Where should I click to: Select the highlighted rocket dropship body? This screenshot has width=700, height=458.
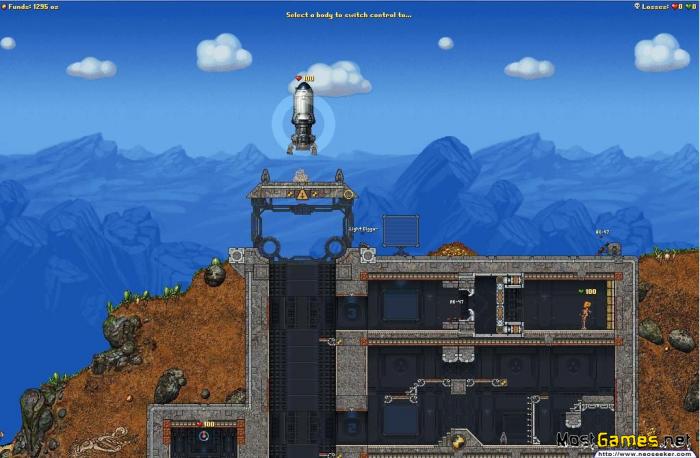[x=303, y=119]
